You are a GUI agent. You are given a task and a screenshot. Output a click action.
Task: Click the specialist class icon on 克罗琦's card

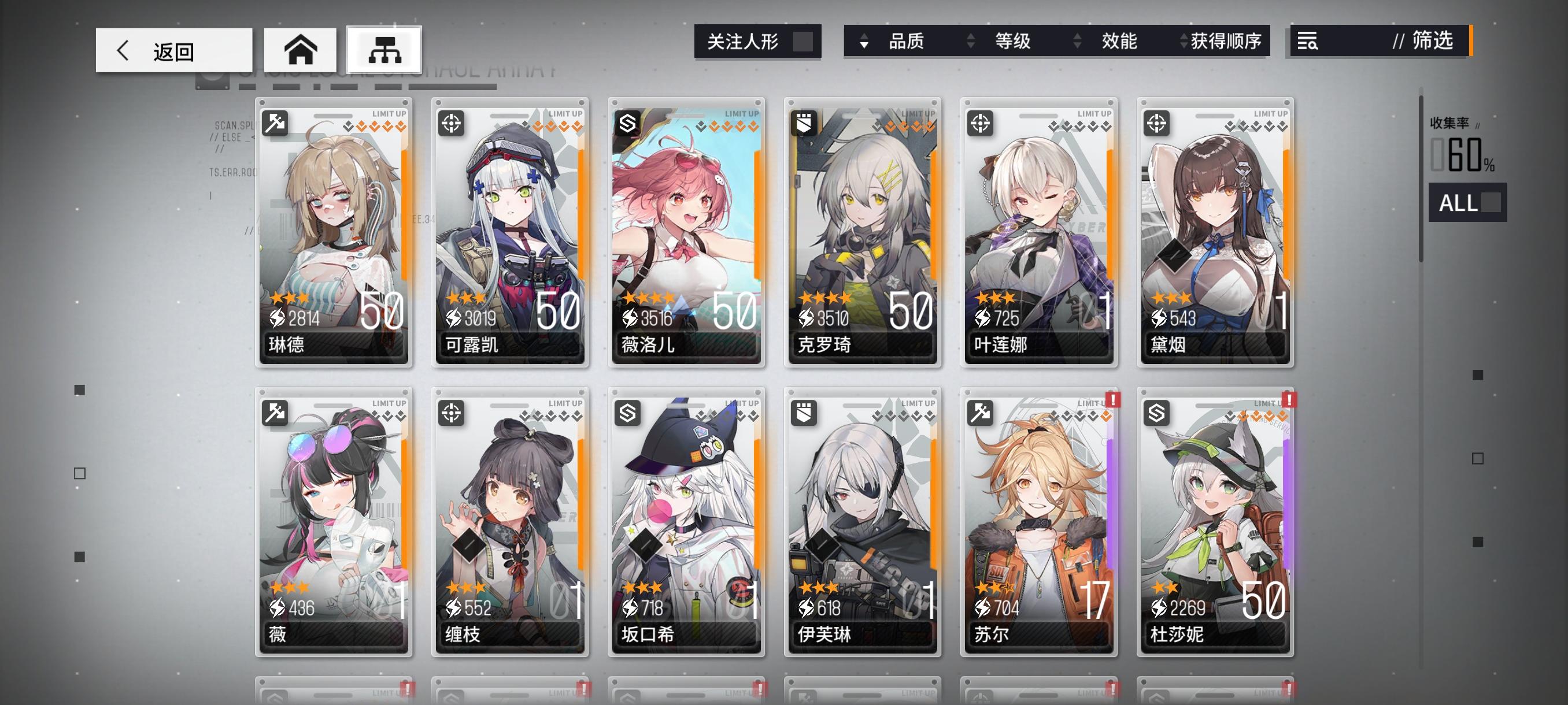point(804,123)
